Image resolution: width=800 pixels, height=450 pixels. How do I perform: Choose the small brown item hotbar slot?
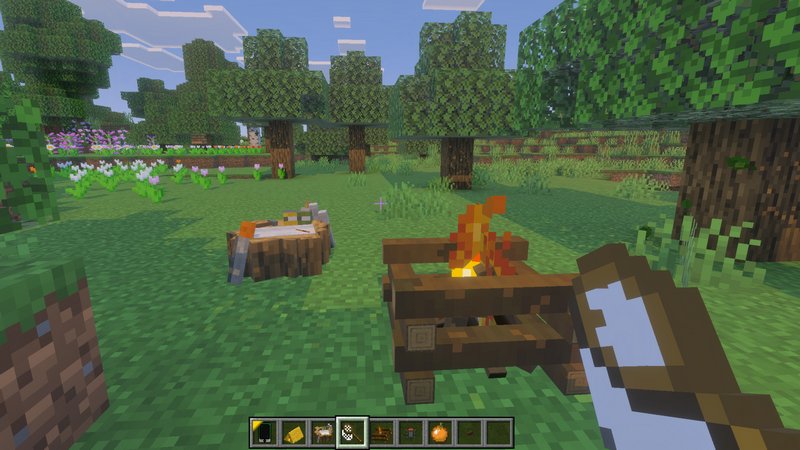click(x=469, y=432)
